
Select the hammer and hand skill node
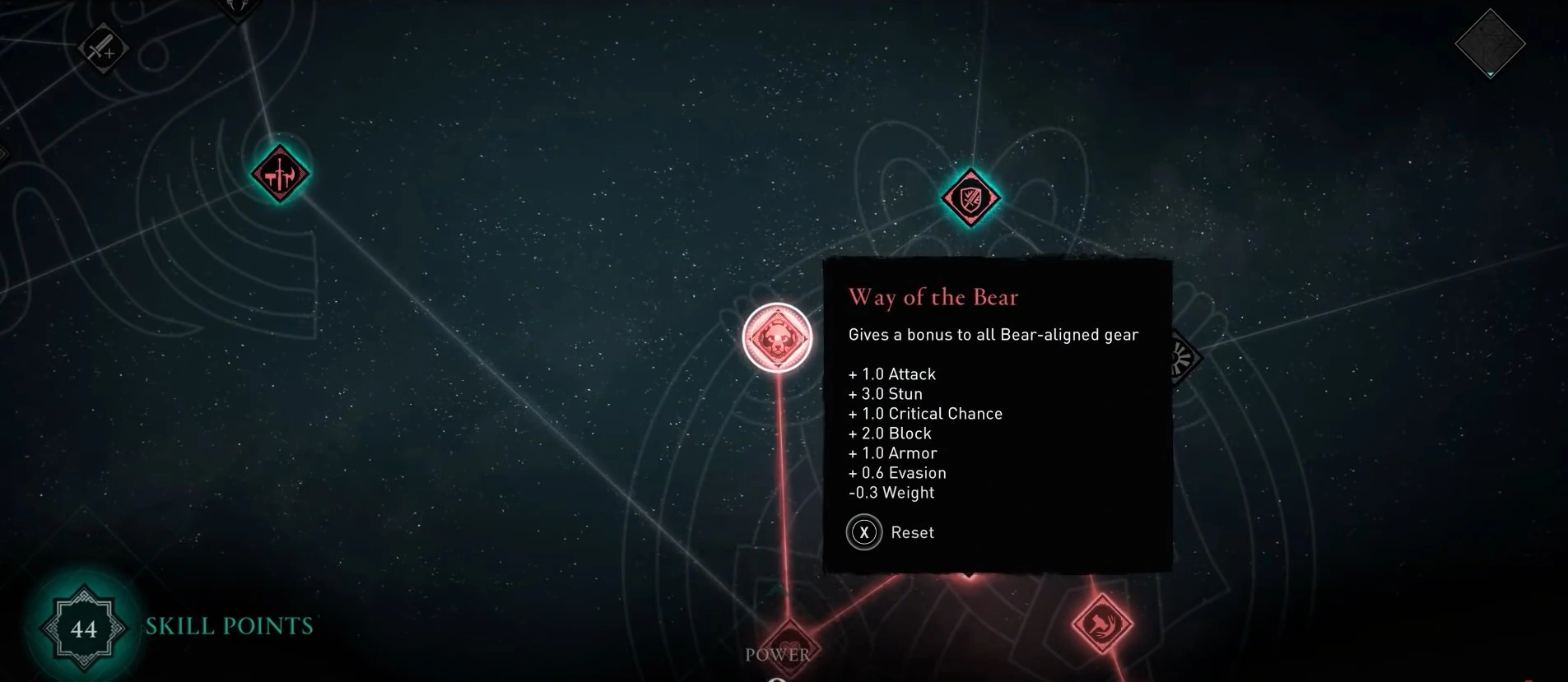pos(1102,624)
